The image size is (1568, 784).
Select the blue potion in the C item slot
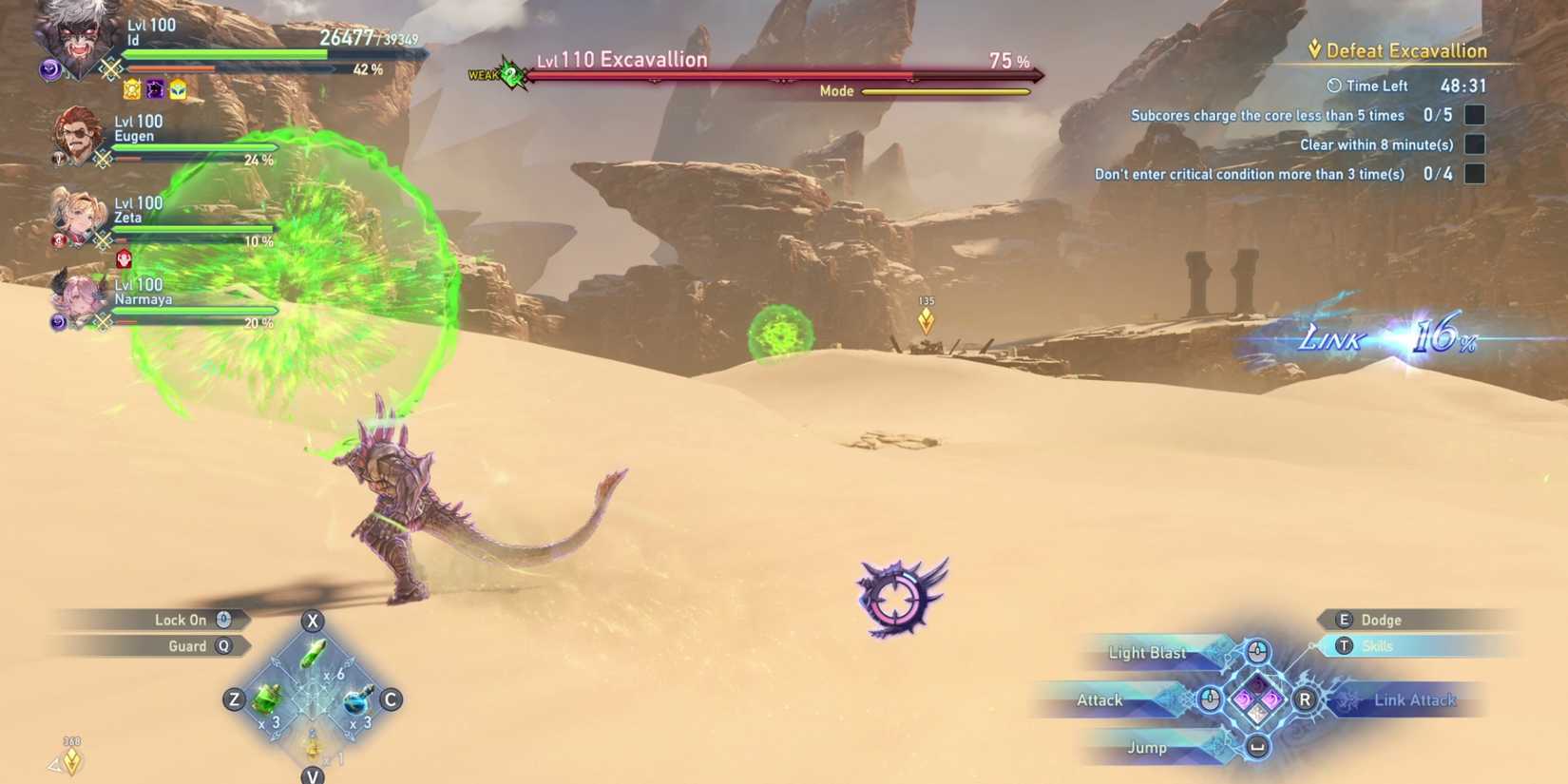pos(355,700)
